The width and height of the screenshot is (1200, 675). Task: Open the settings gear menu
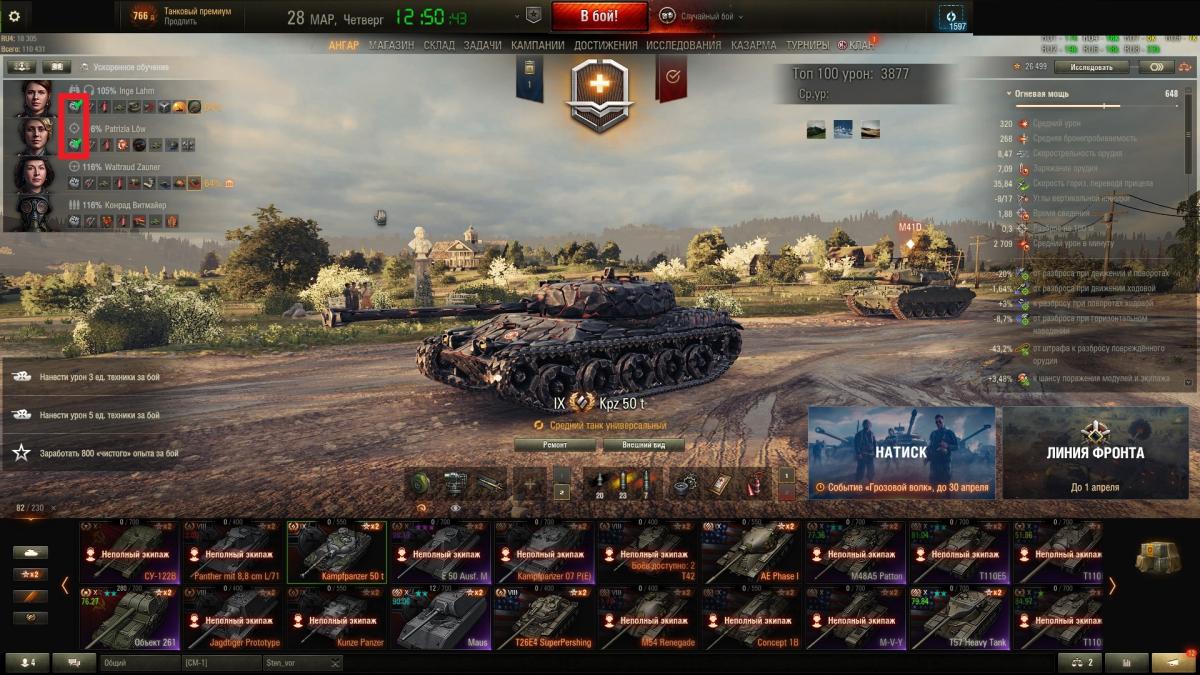15,15
